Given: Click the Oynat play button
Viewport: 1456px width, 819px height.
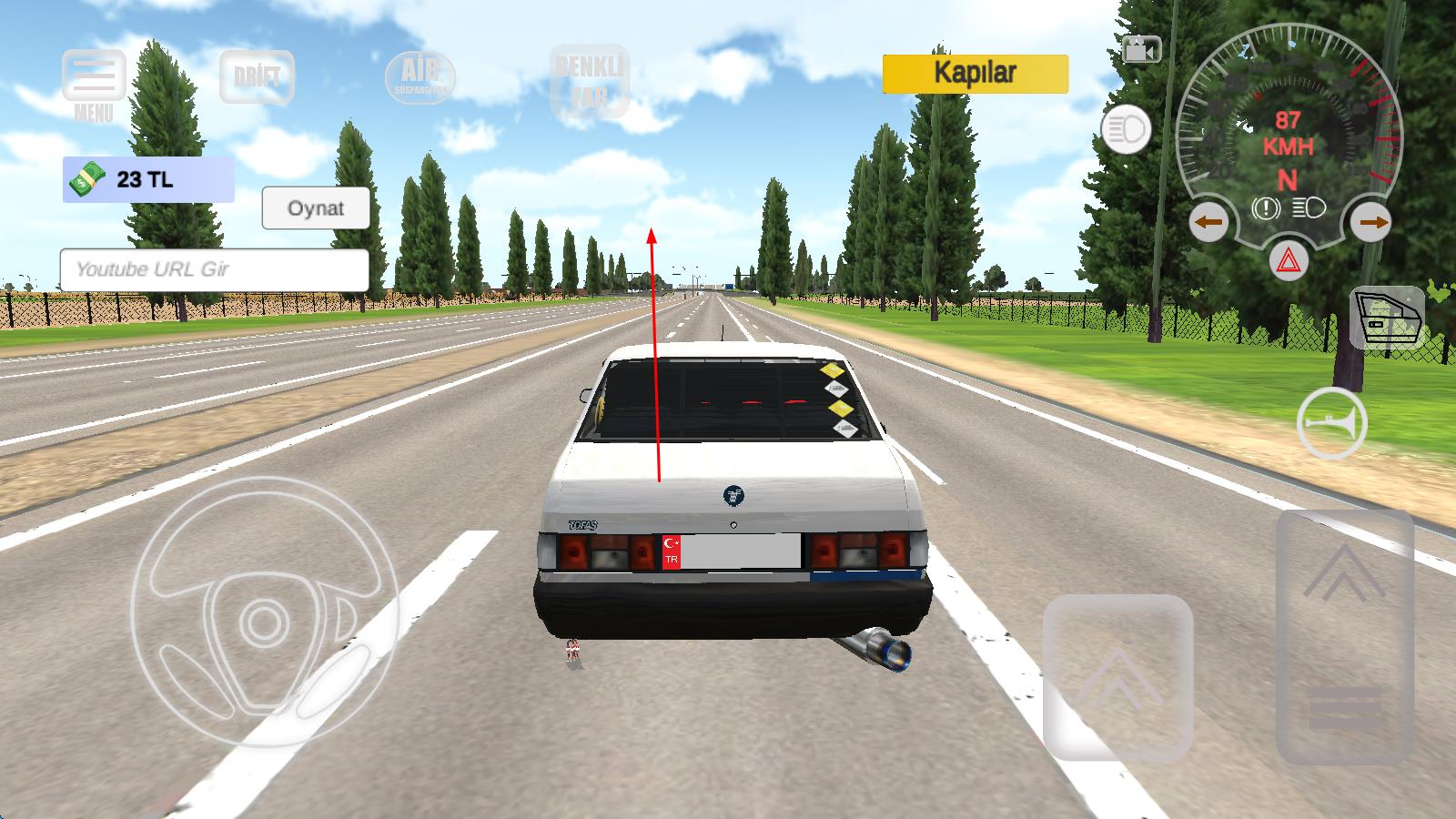Looking at the screenshot, I should (316, 208).
